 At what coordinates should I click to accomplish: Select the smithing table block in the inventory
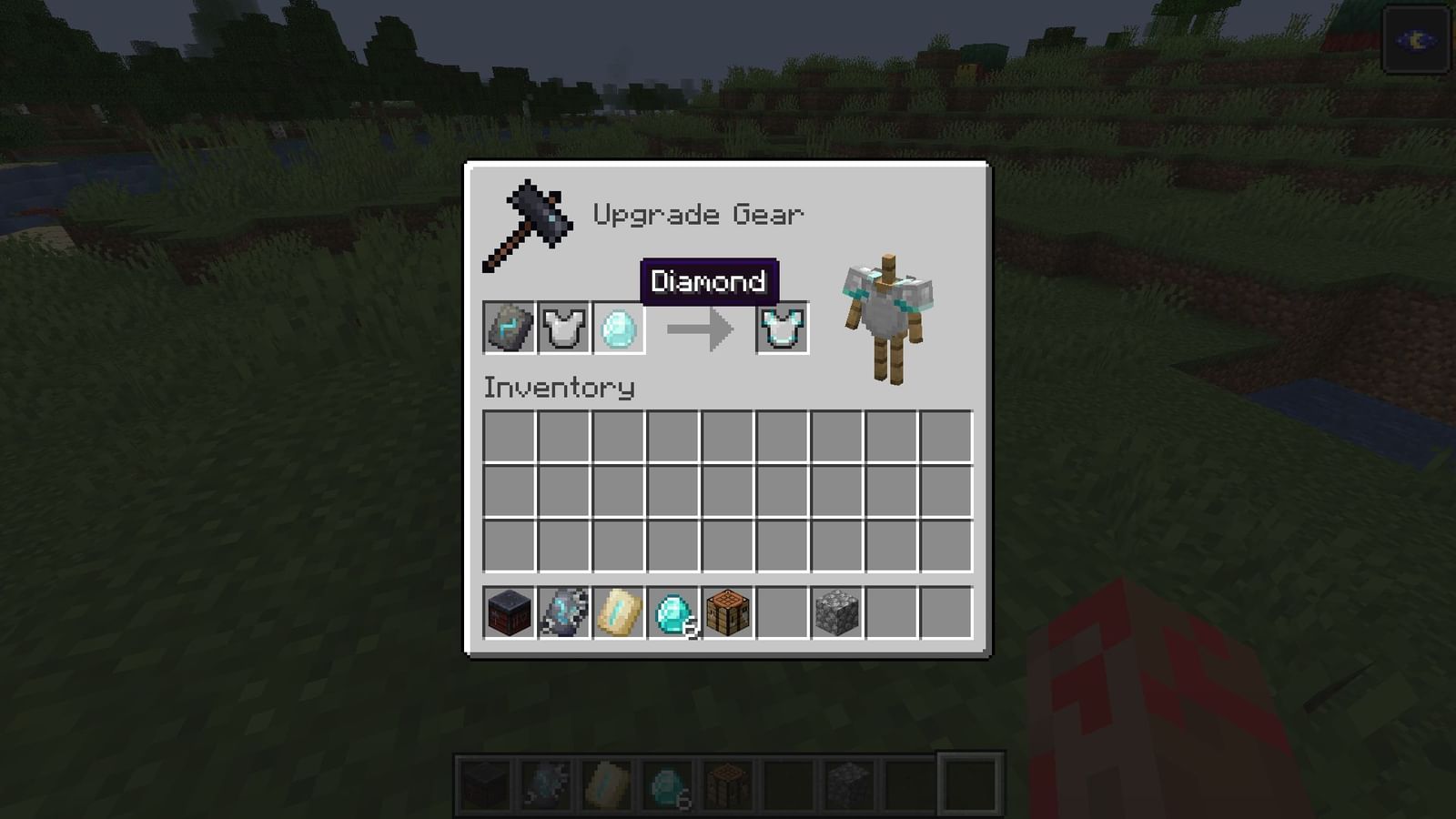coord(510,612)
